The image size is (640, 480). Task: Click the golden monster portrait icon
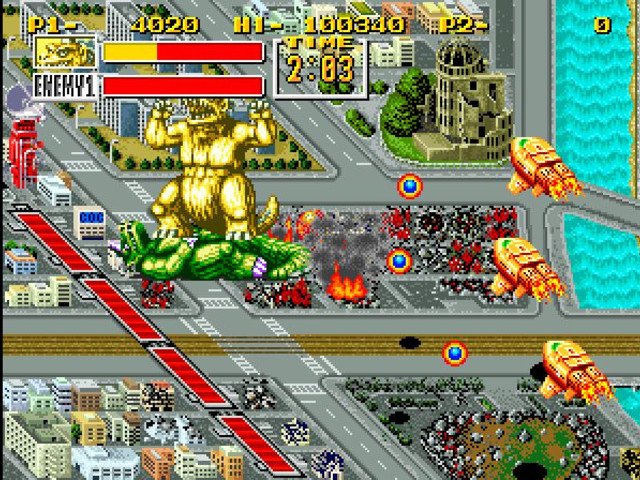point(65,52)
